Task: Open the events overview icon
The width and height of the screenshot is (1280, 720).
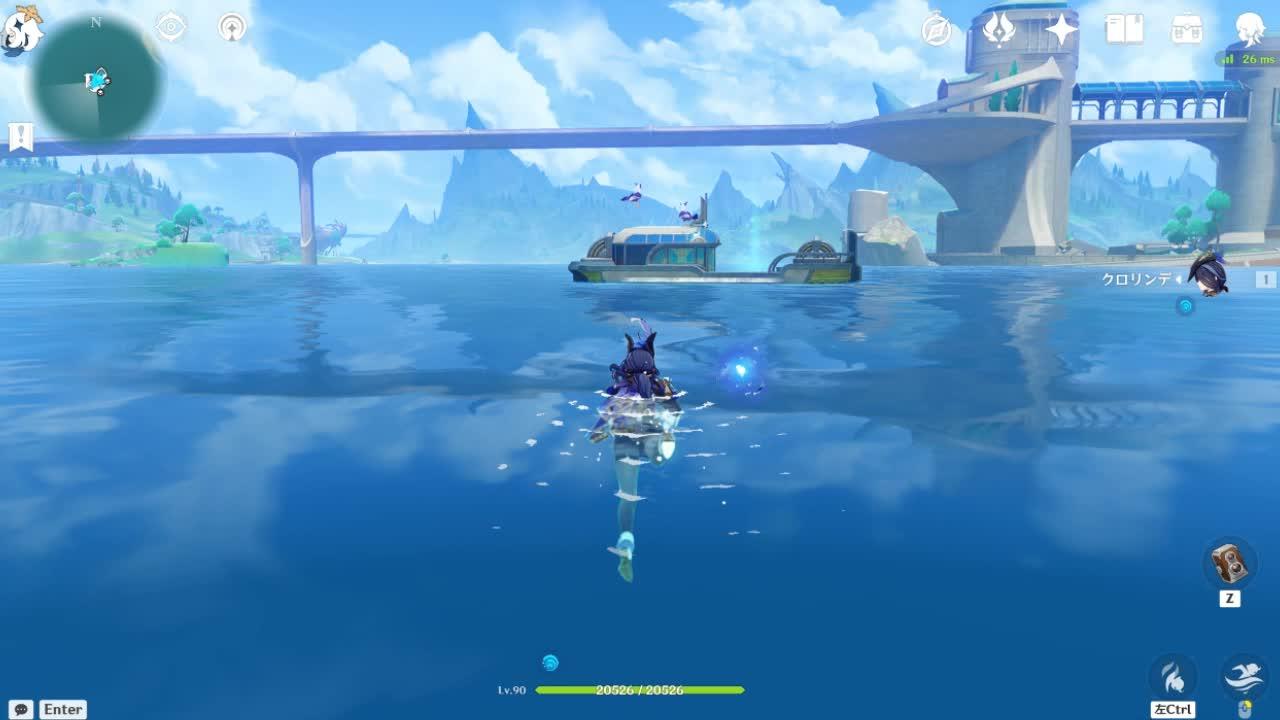Action: 999,30
